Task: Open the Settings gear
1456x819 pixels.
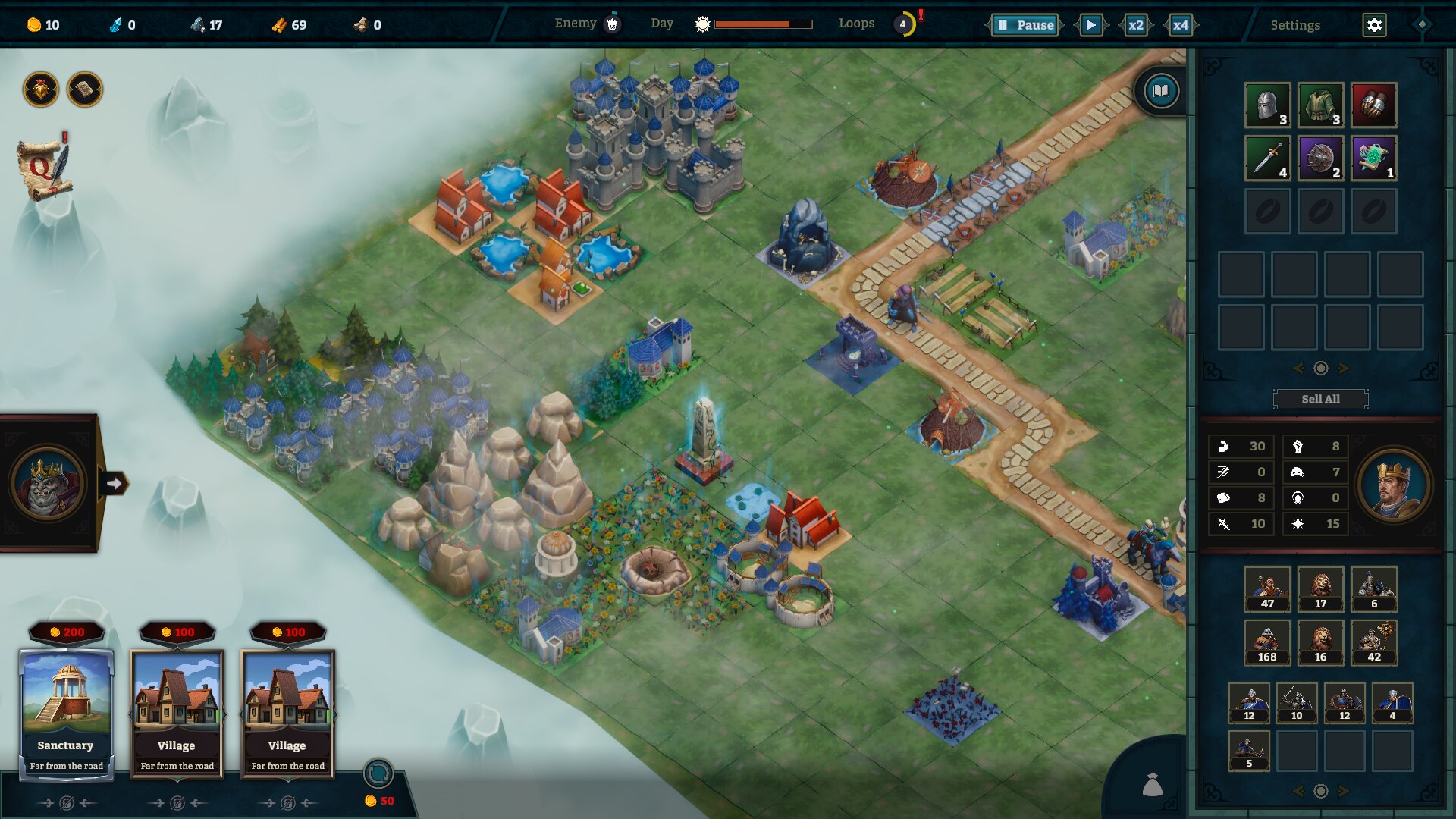Action: 1374,25
